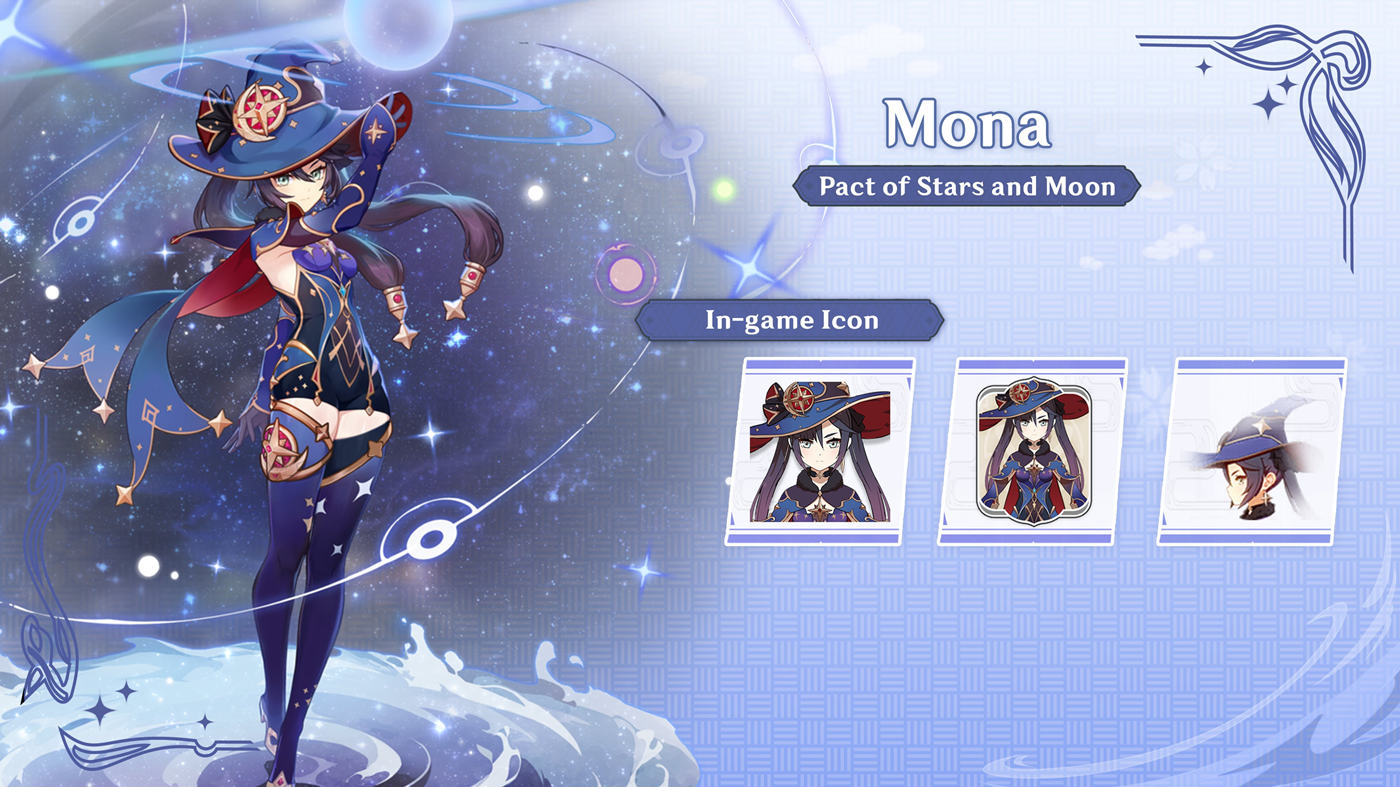Image resolution: width=1400 pixels, height=787 pixels.
Task: Open Mona's side profile icon
Action: click(x=1252, y=450)
